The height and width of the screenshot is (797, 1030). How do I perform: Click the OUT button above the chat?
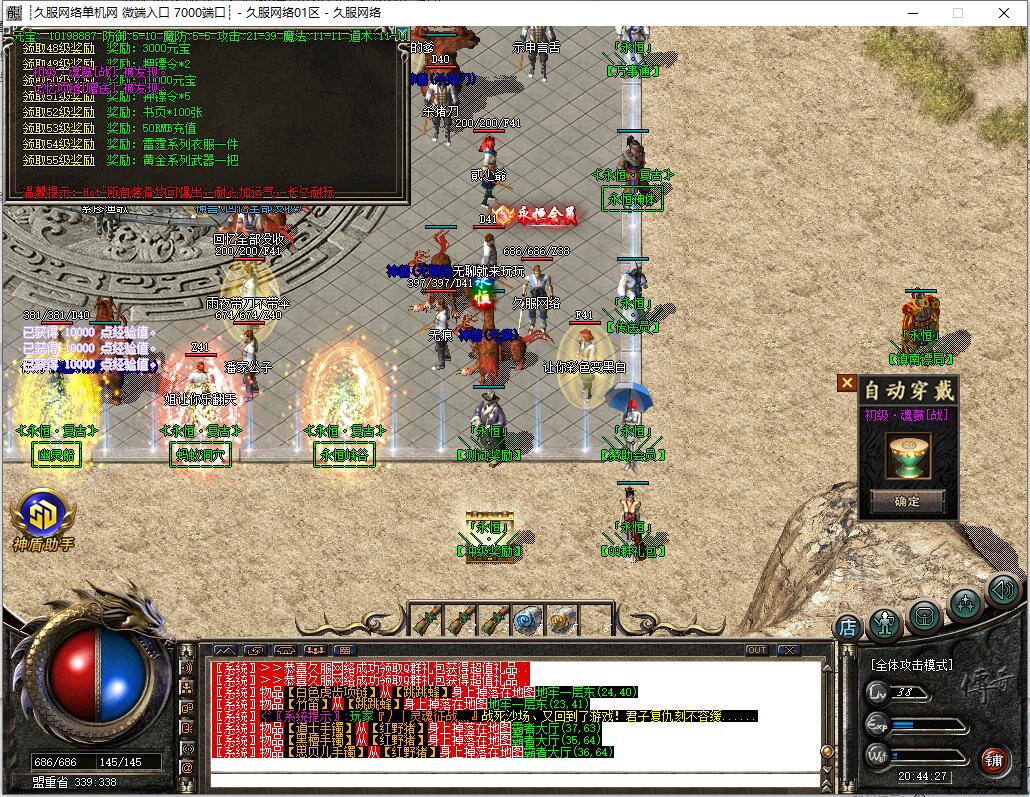757,650
